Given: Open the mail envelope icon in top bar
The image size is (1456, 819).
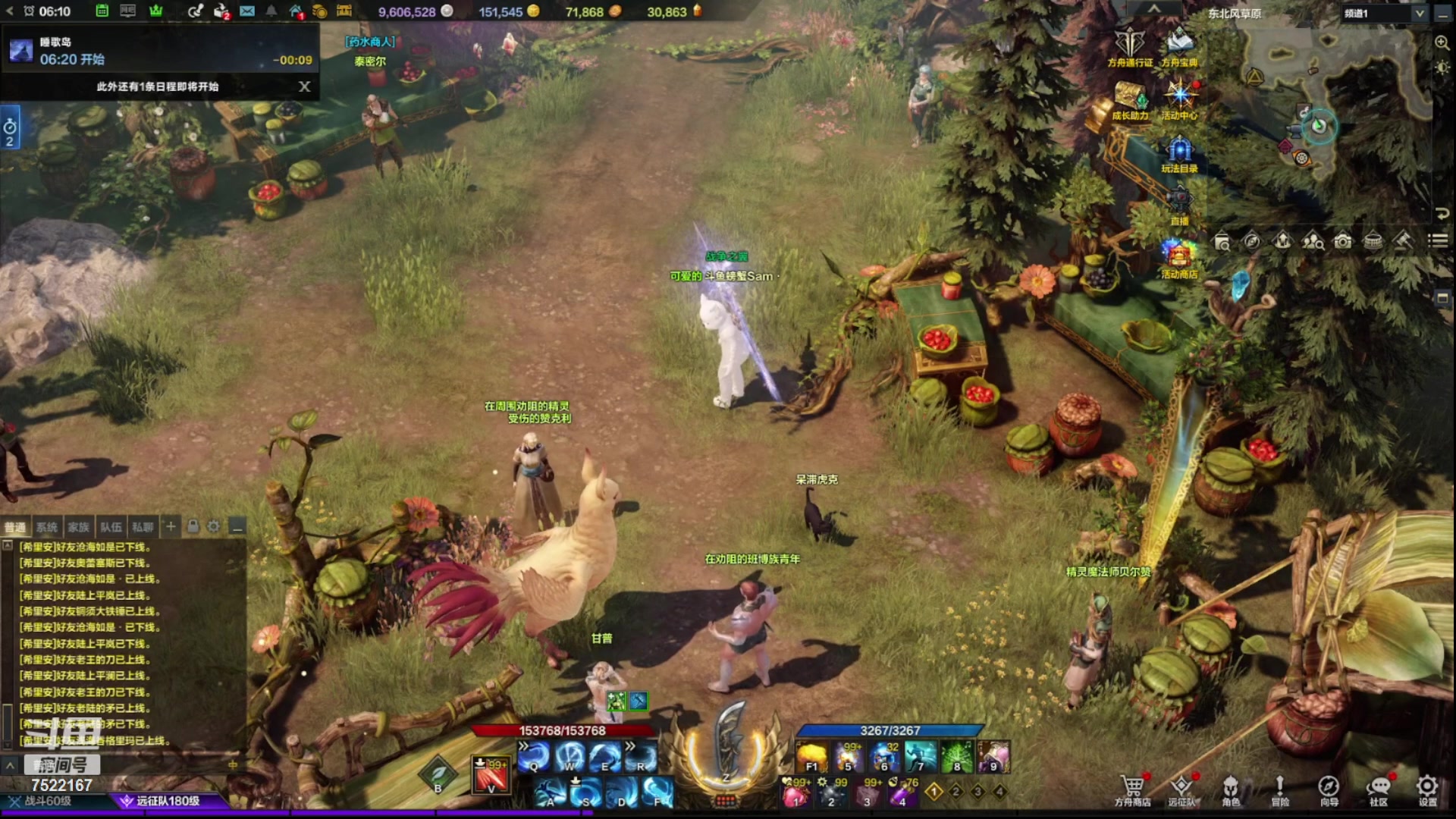Looking at the screenshot, I should [247, 11].
